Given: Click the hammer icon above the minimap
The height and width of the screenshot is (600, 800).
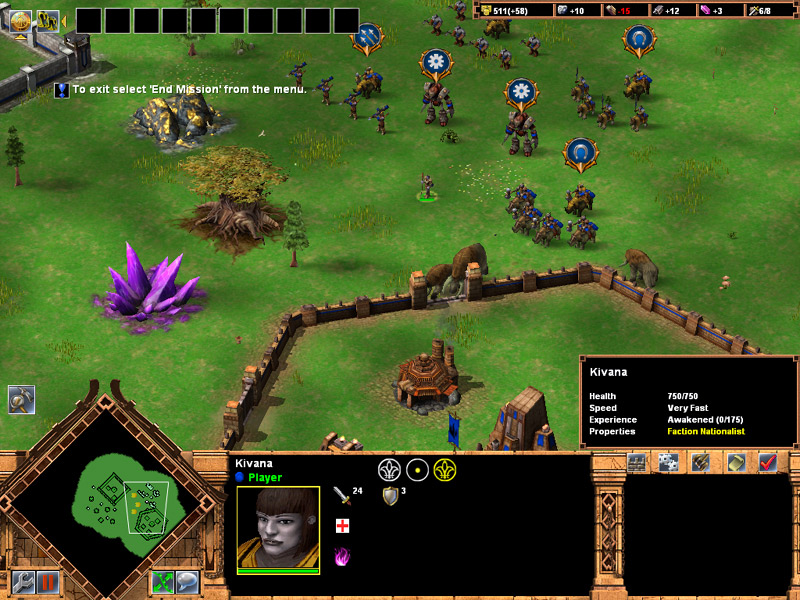Looking at the screenshot, I should pyautogui.click(x=21, y=400).
